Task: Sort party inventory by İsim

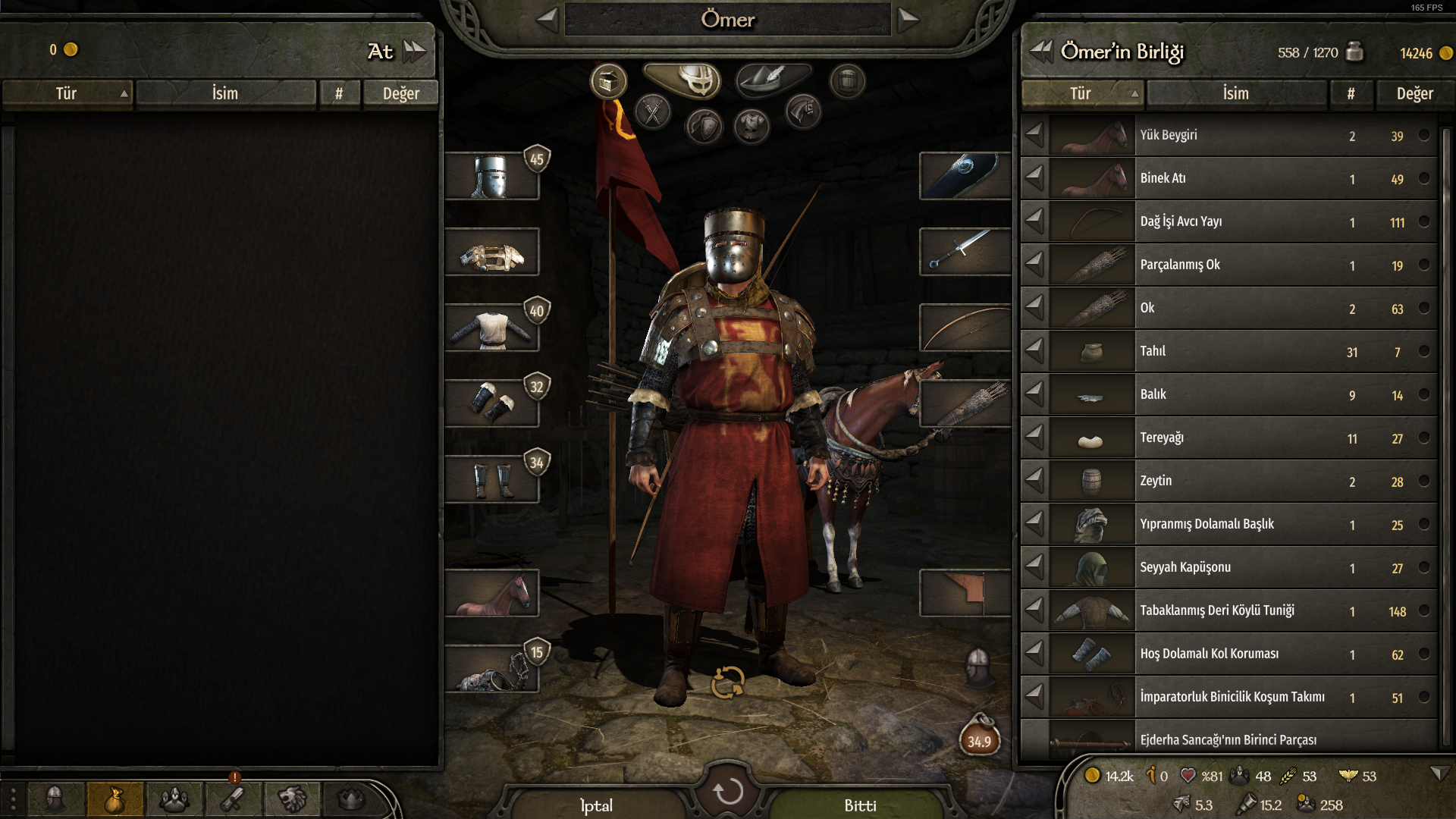Action: coord(1235,93)
